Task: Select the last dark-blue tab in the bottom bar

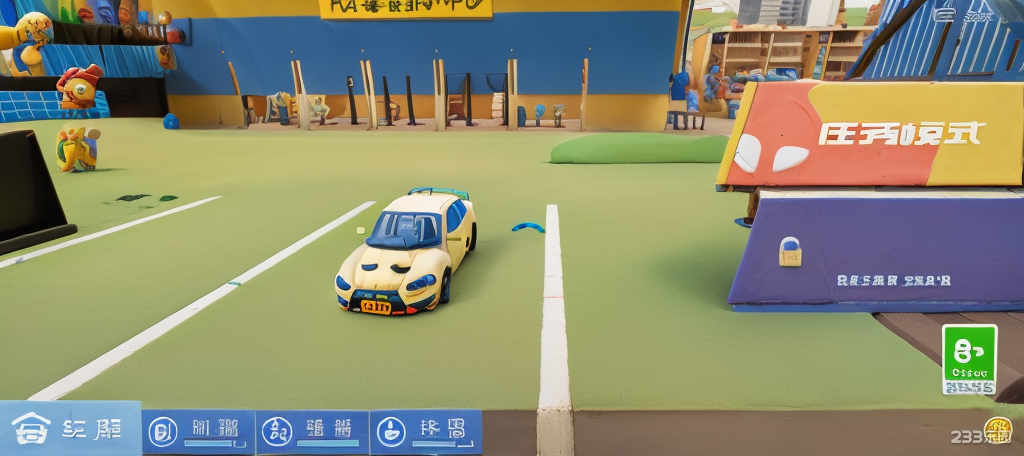Action: (425, 431)
